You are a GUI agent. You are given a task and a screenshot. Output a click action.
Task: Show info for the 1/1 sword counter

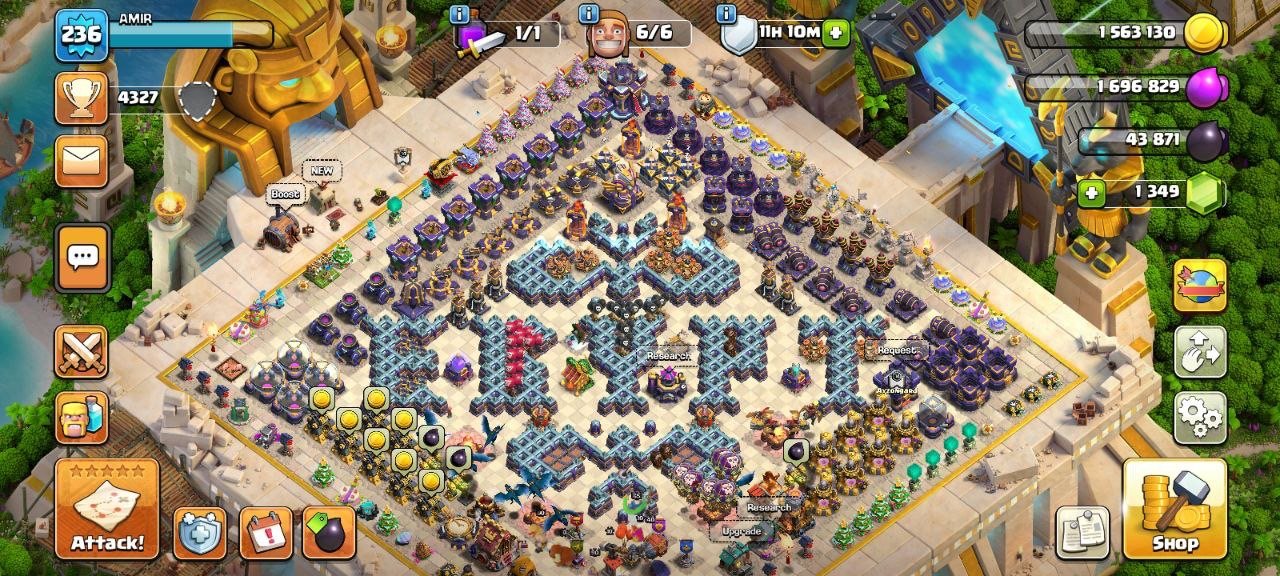coord(459,14)
